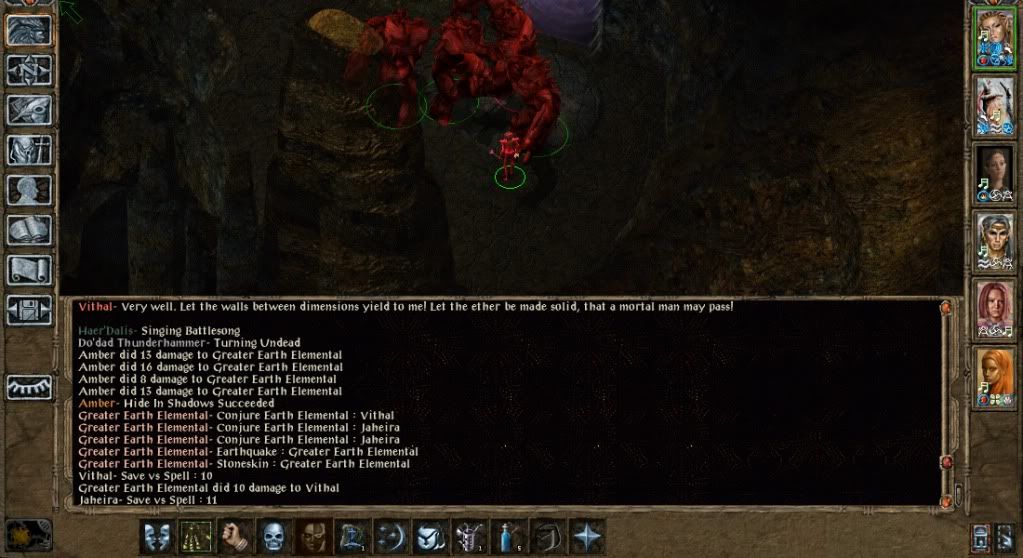
Task: Select the pink-haired woman's party portrait
Action: tap(995, 309)
